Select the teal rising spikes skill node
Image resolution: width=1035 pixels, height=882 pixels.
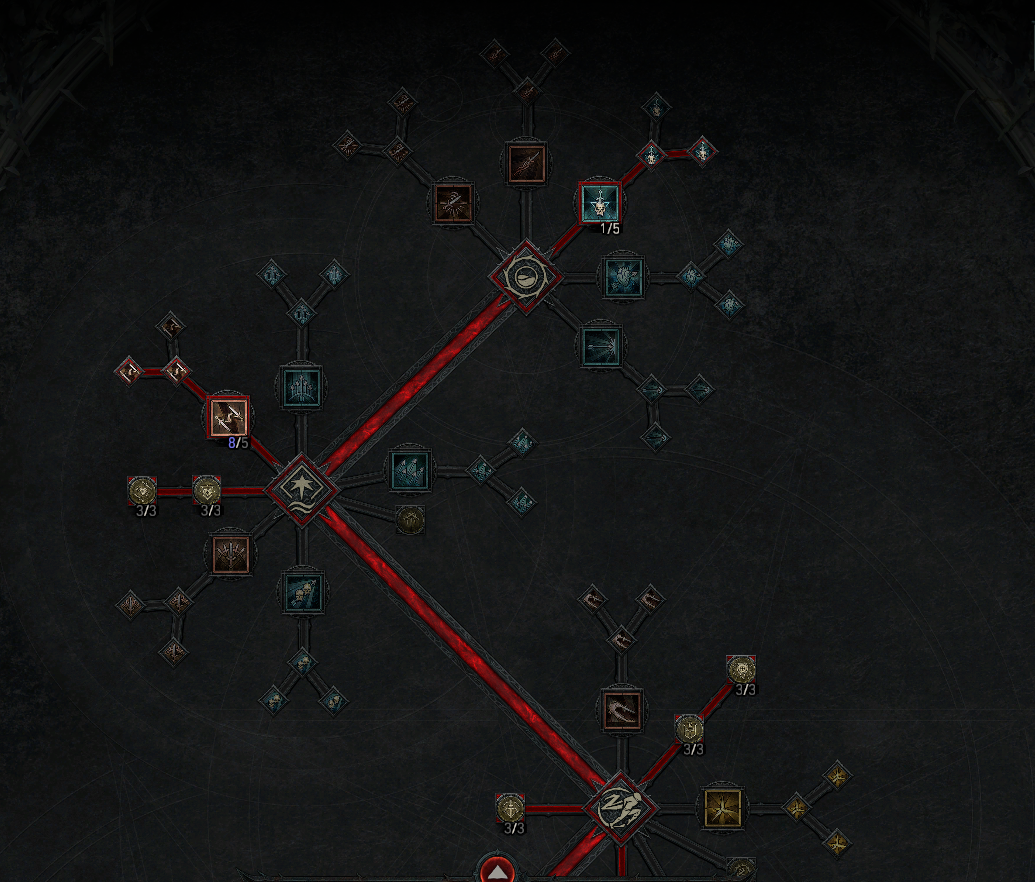click(300, 385)
